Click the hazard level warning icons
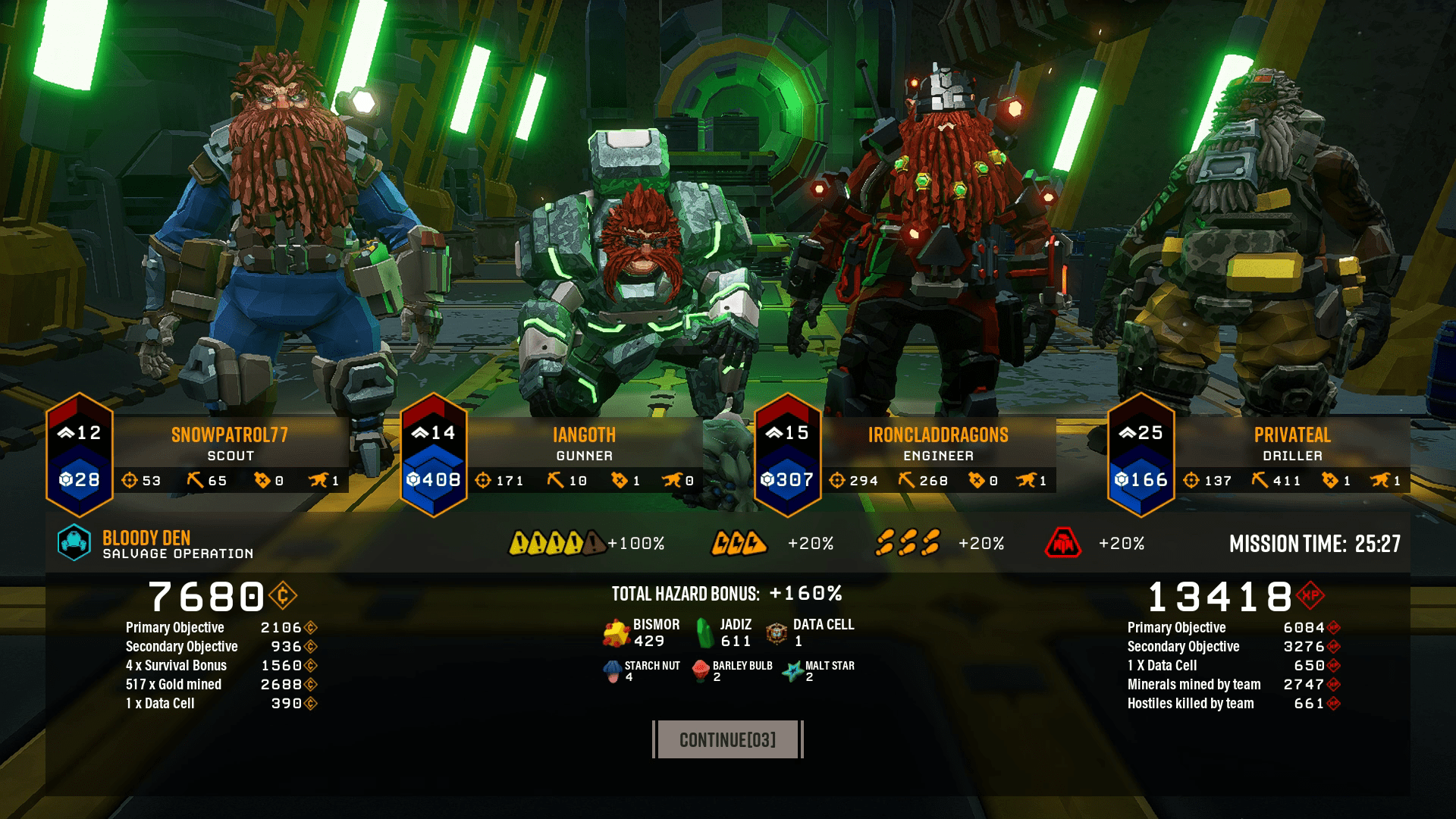 [x=556, y=543]
